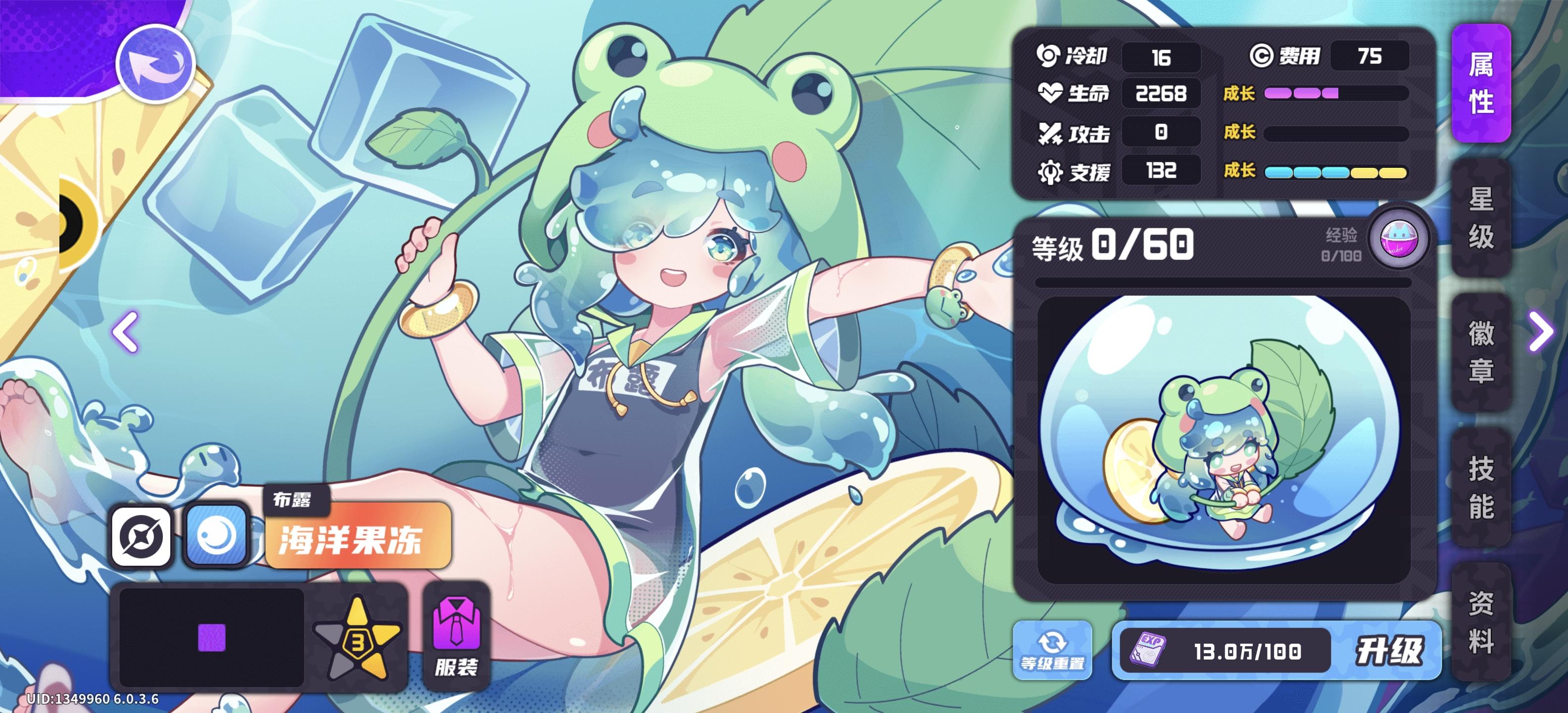Open the purple back arrow at top left
The height and width of the screenshot is (713, 1568).
point(157,64)
